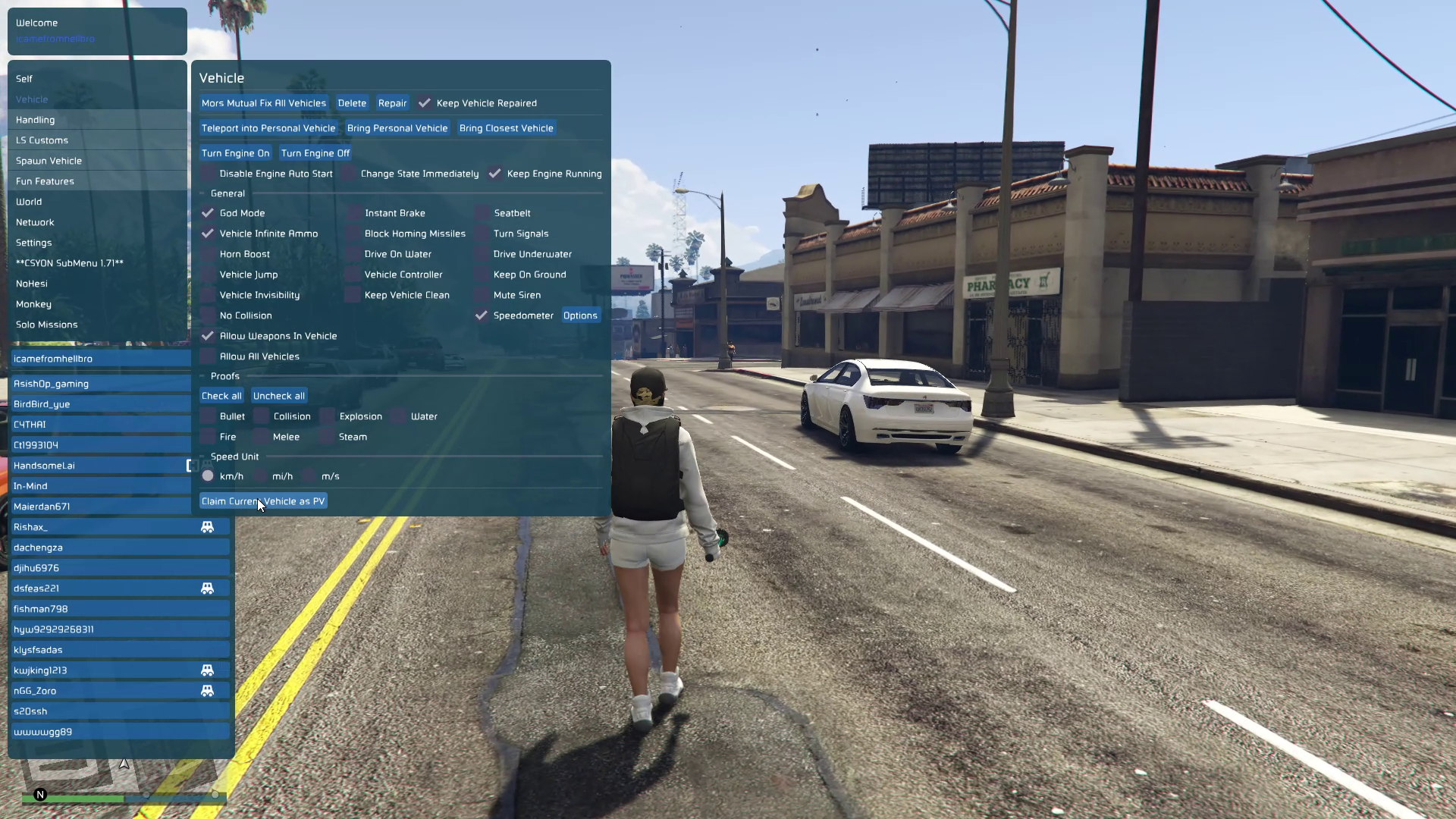
Task: Enable the Explosion proof checkbox
Action: pos(328,416)
